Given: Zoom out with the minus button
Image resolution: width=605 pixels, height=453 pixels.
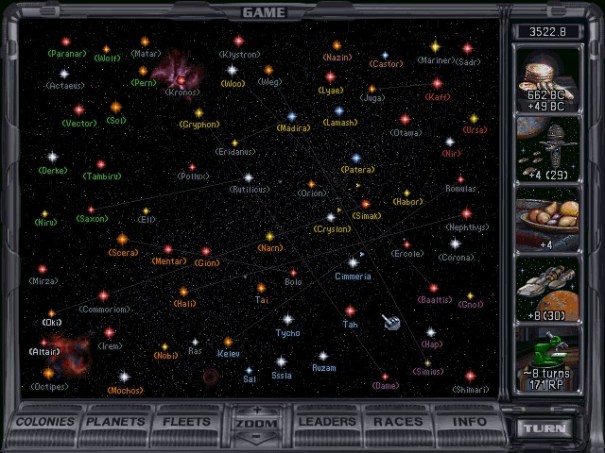Looking at the screenshot, I should pyautogui.click(x=257, y=438).
